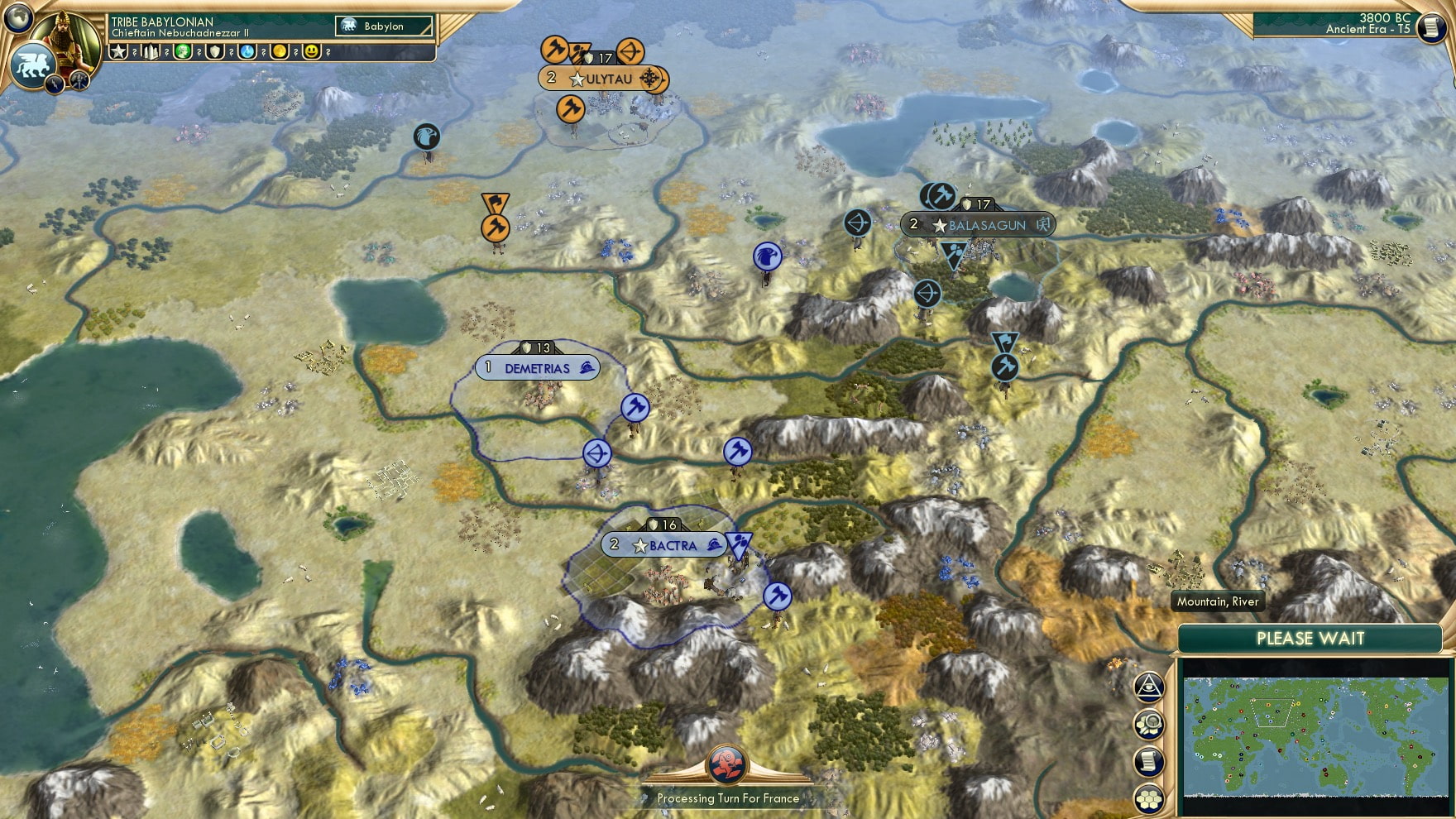Viewport: 1456px width, 819px height.
Task: Open the scroll menu beside the turn date
Action: point(1430,27)
